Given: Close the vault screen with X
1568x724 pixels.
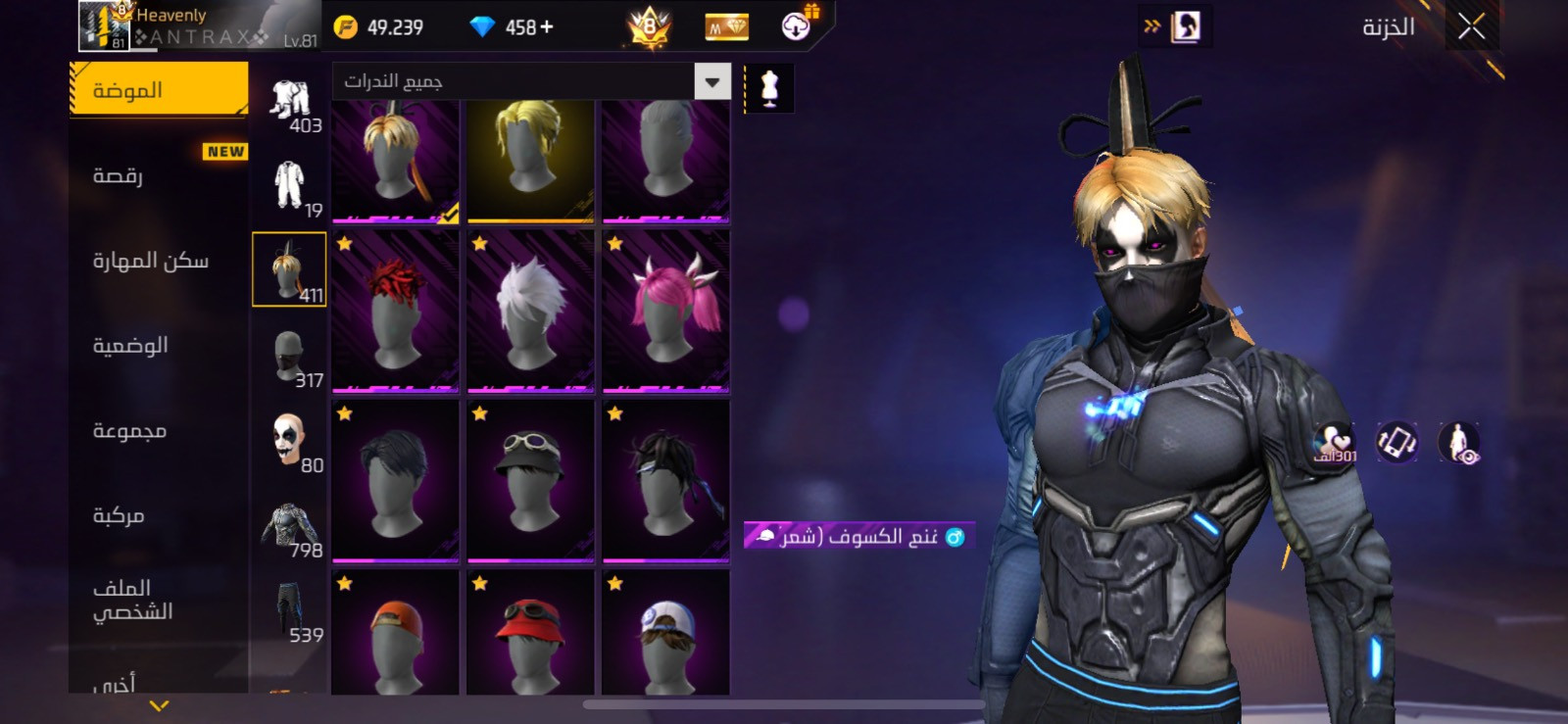Looking at the screenshot, I should coord(1471,26).
